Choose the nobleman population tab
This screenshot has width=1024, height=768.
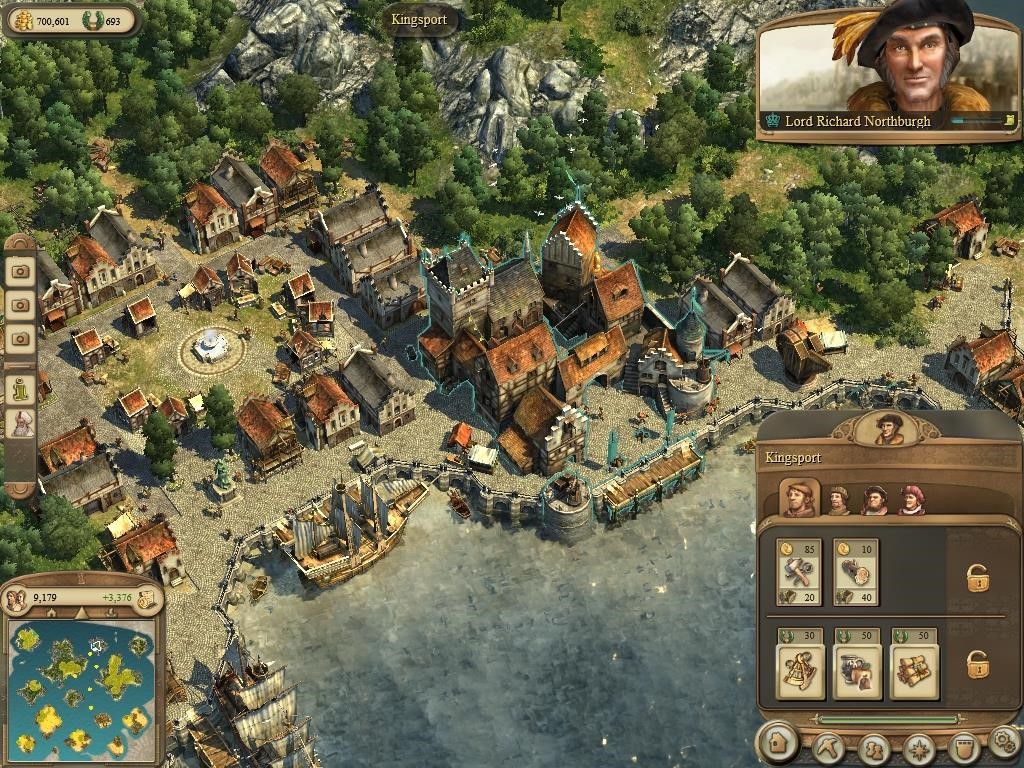point(911,499)
